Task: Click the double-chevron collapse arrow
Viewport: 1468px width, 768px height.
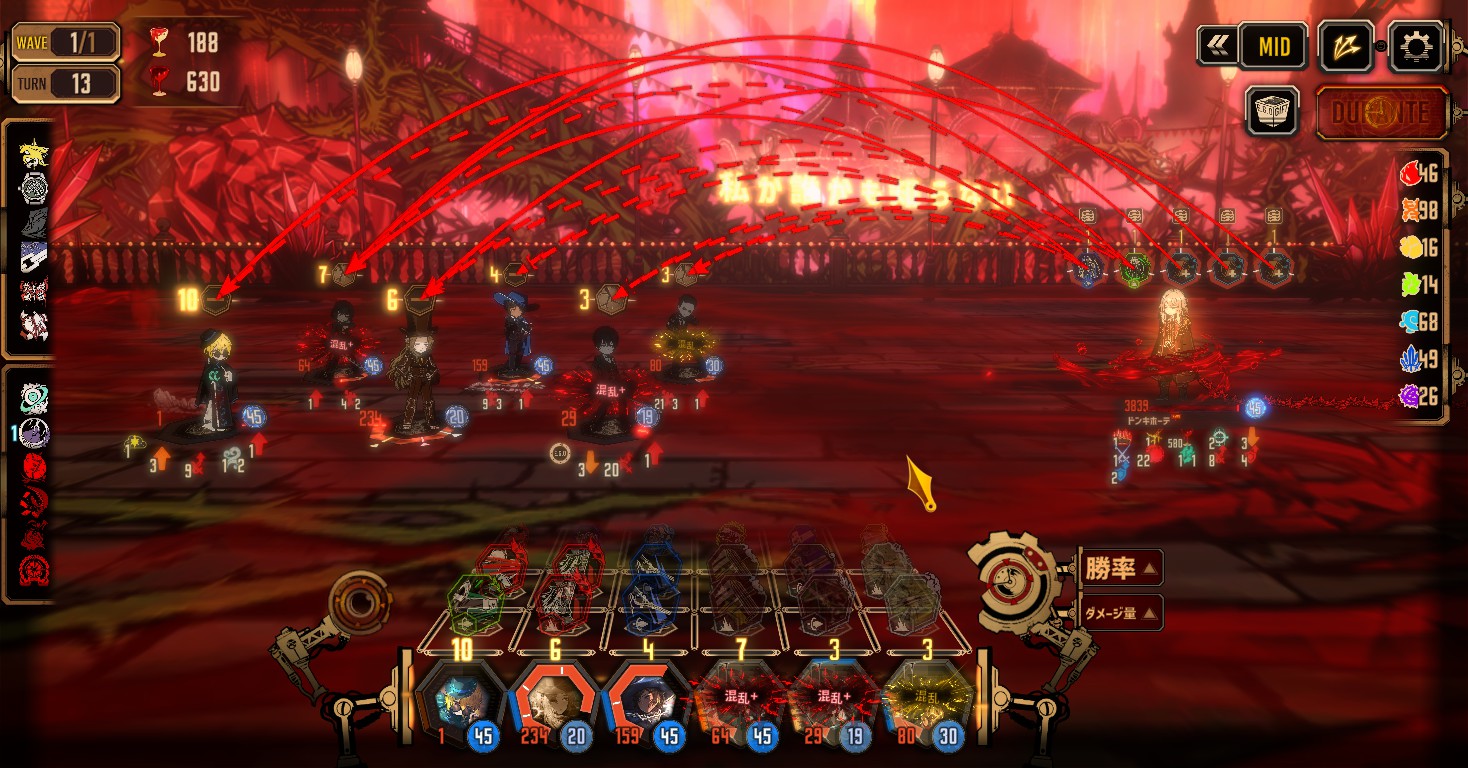Action: point(1217,46)
